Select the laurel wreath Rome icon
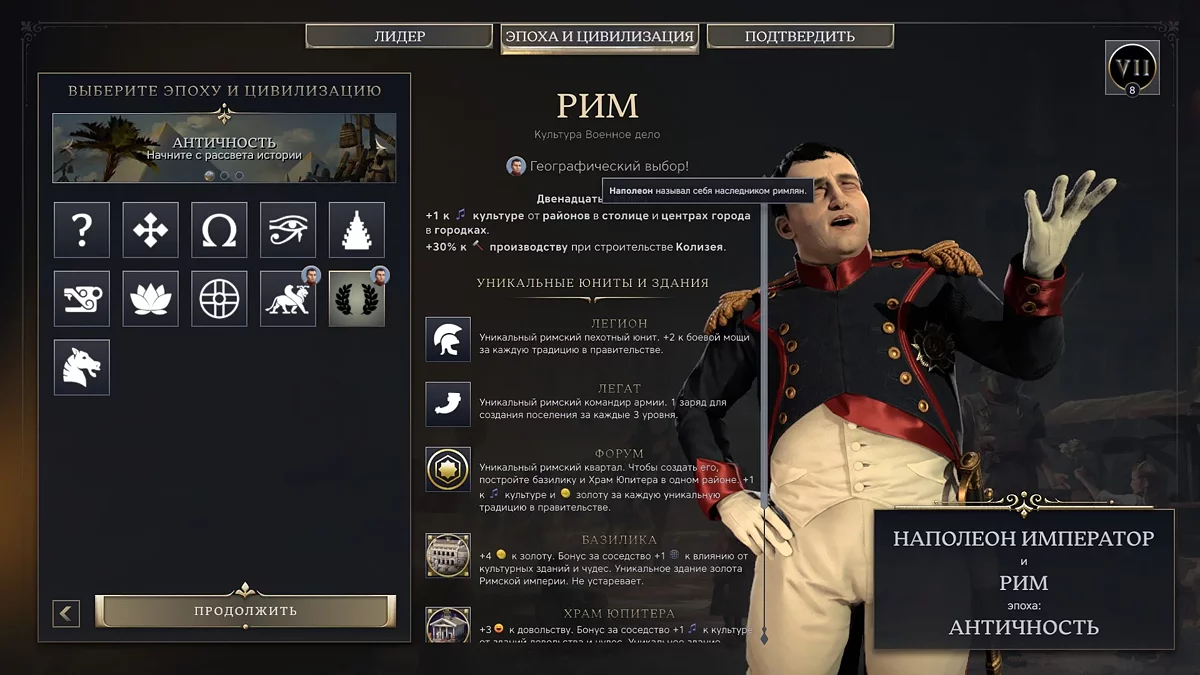Image resolution: width=1200 pixels, height=675 pixels. (x=357, y=298)
